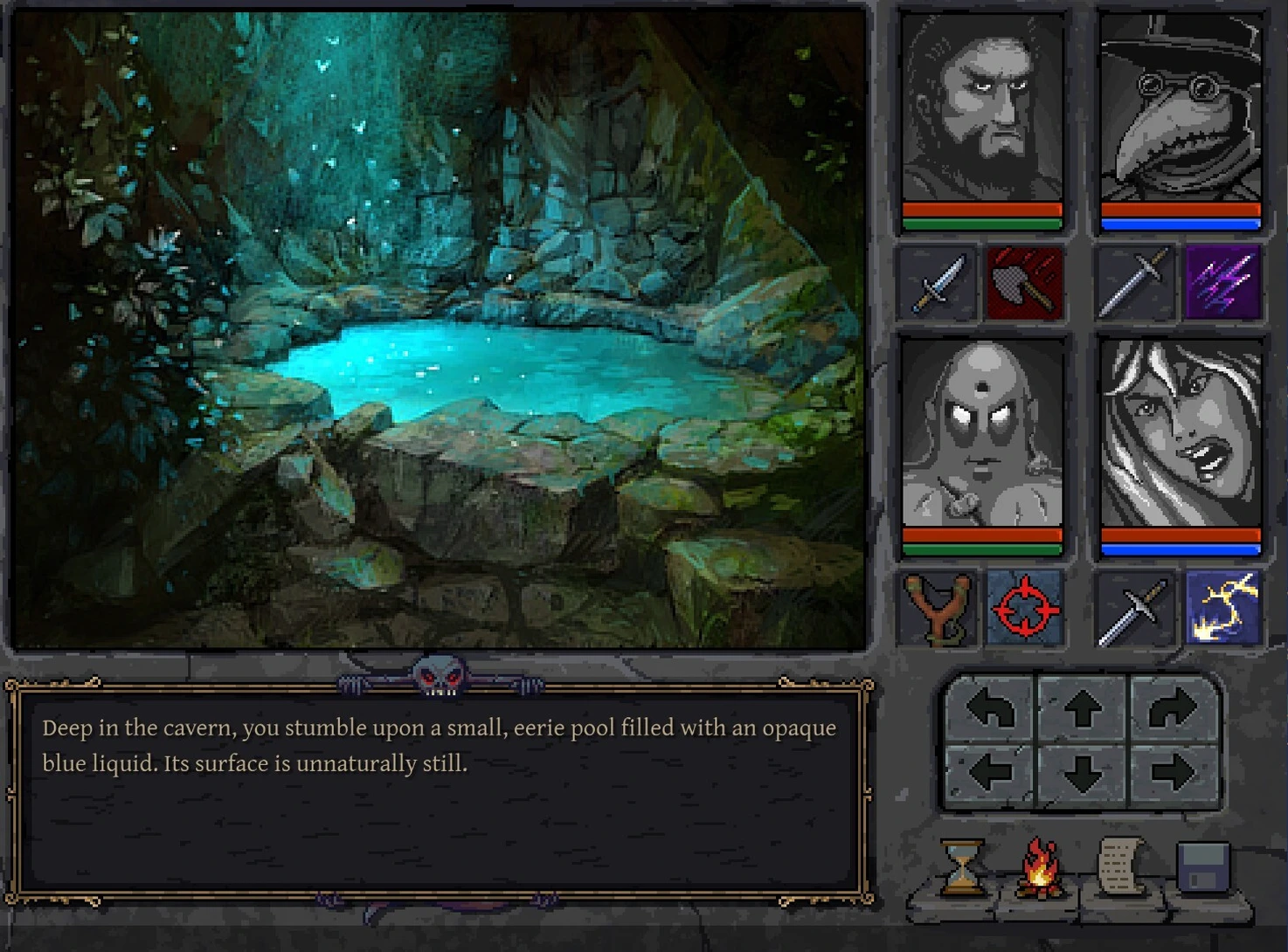Activate the red axe strike ability

[1025, 283]
